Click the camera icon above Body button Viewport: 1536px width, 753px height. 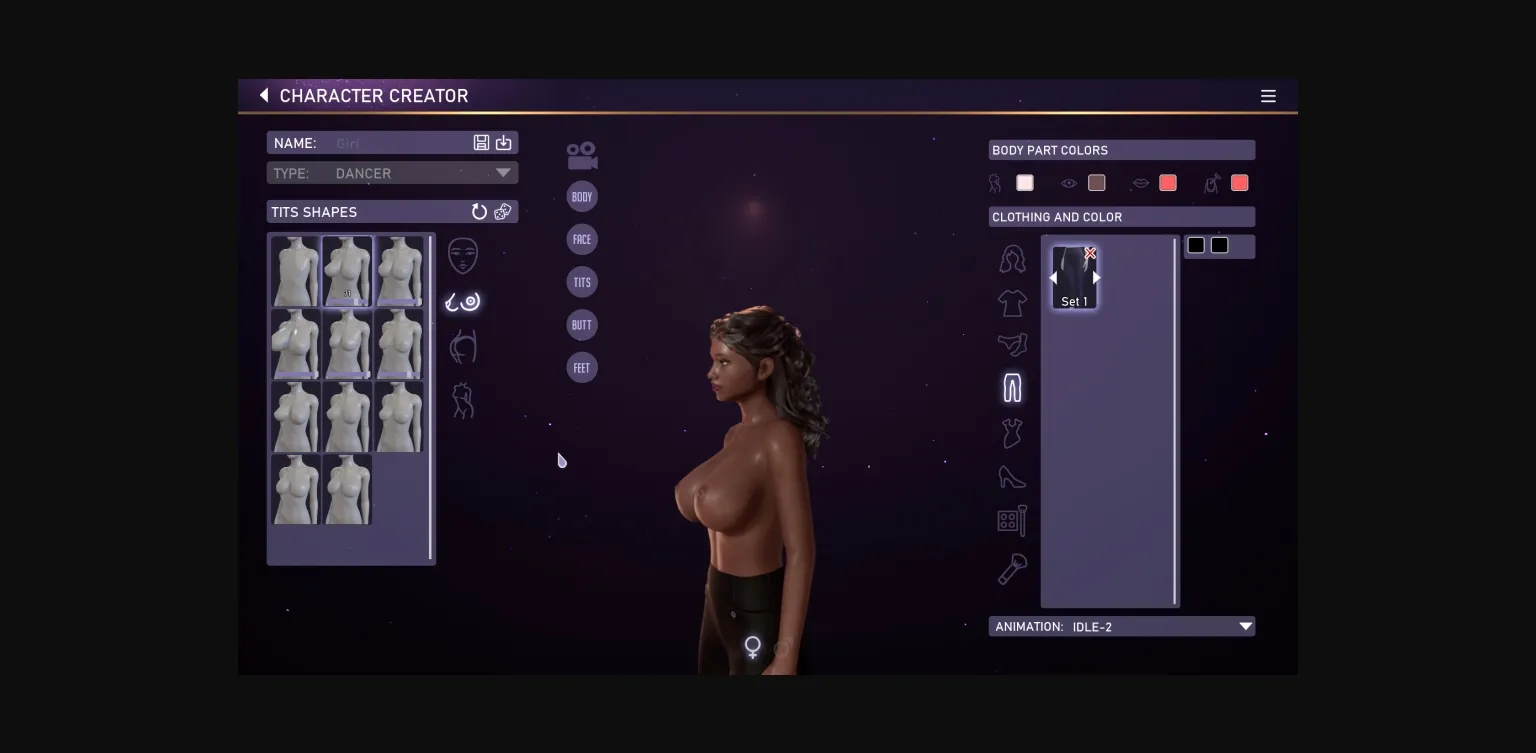(x=581, y=153)
